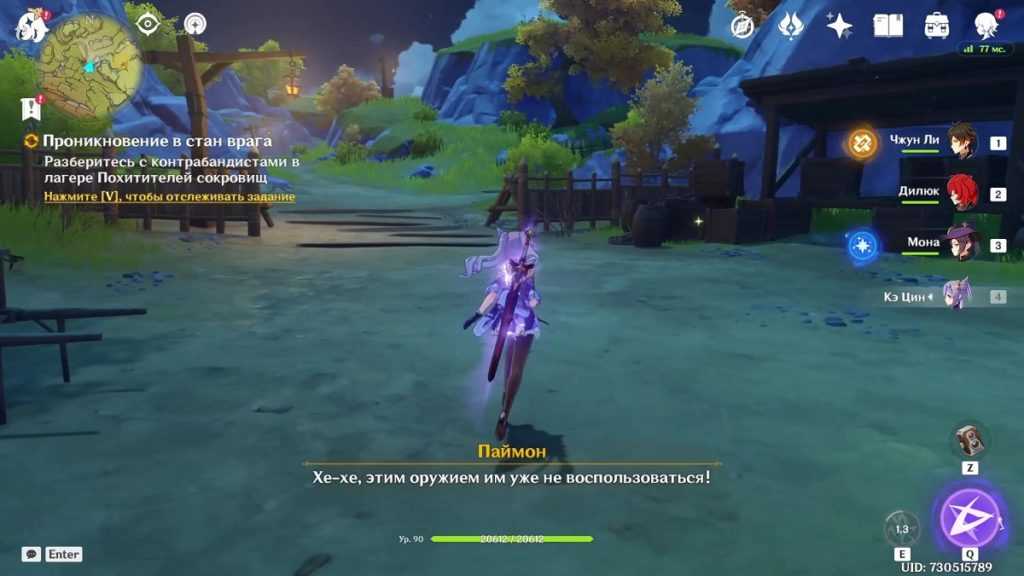
Task: Use the Elemental Skill icon
Action: point(902,528)
